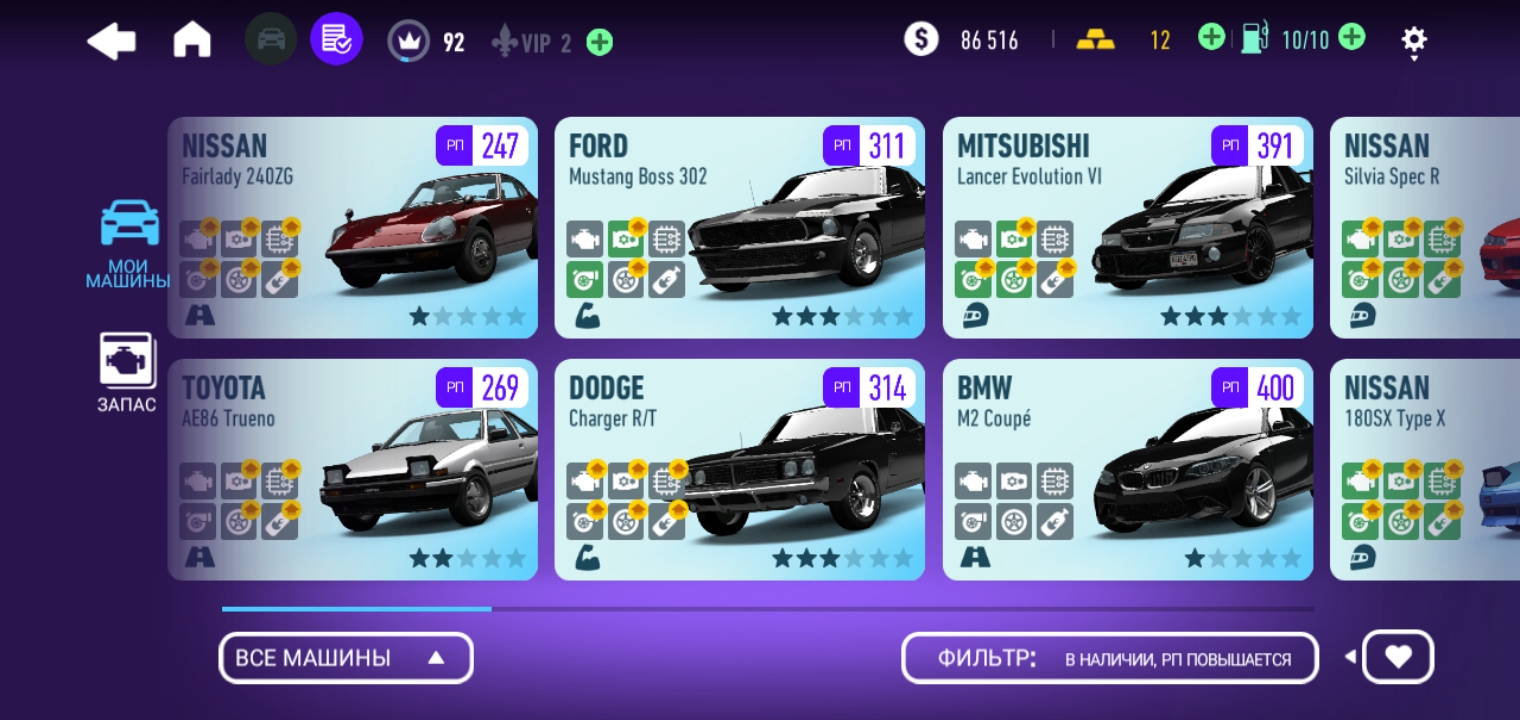
Task: Switch to the ЗАПАС parts tab
Action: 126,372
